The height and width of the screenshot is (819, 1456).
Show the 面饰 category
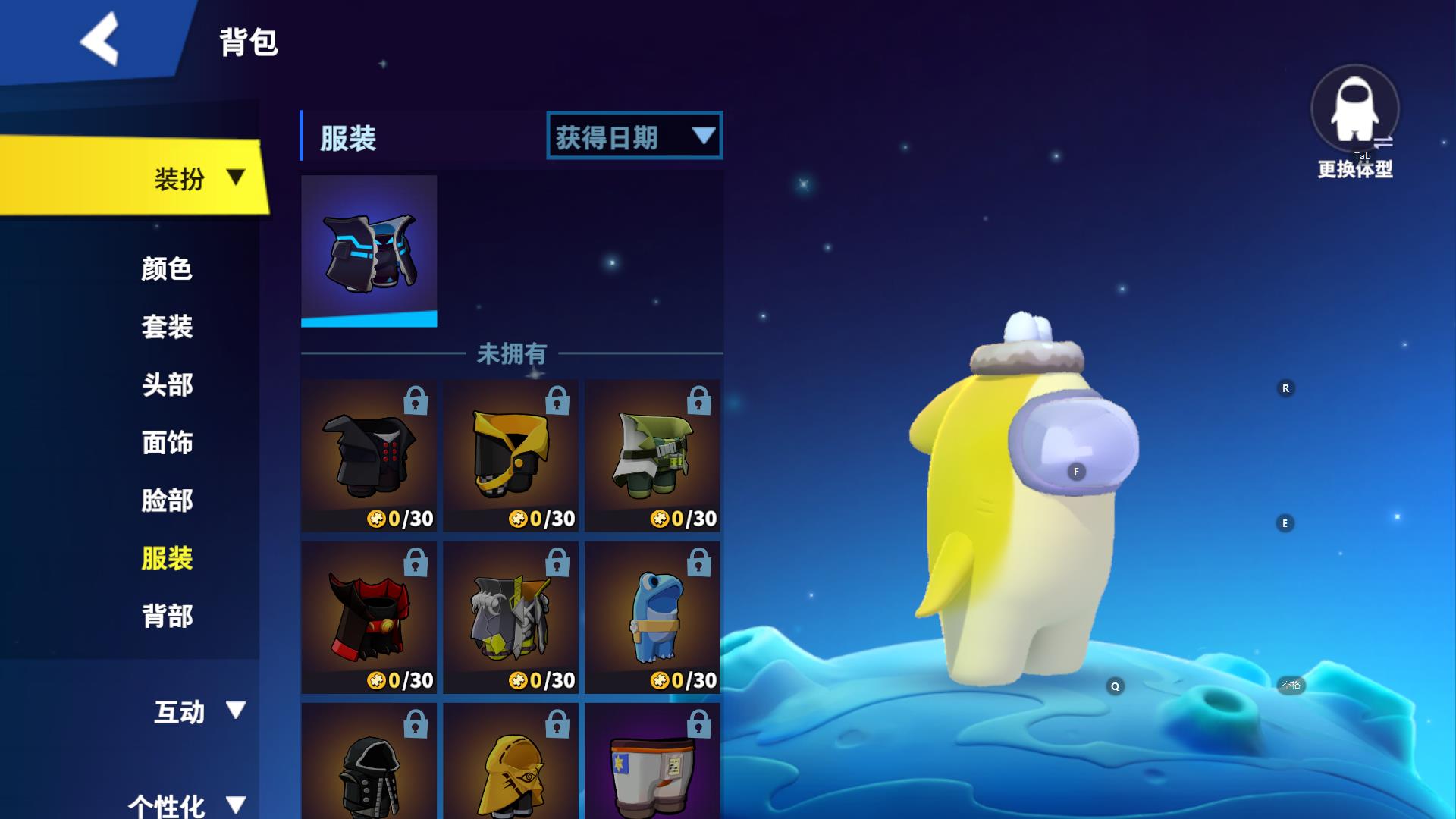click(167, 443)
